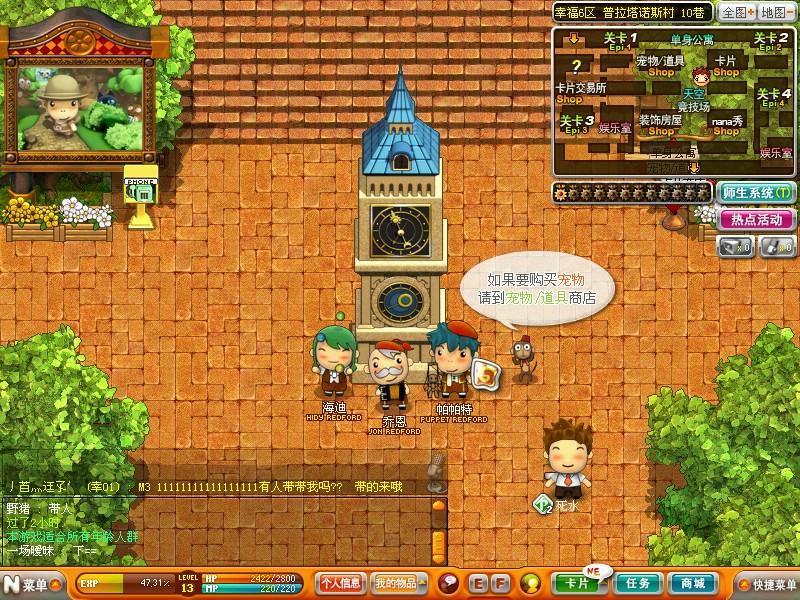
Task: Click the yellow lightbulb tips icon
Action: pos(531,583)
